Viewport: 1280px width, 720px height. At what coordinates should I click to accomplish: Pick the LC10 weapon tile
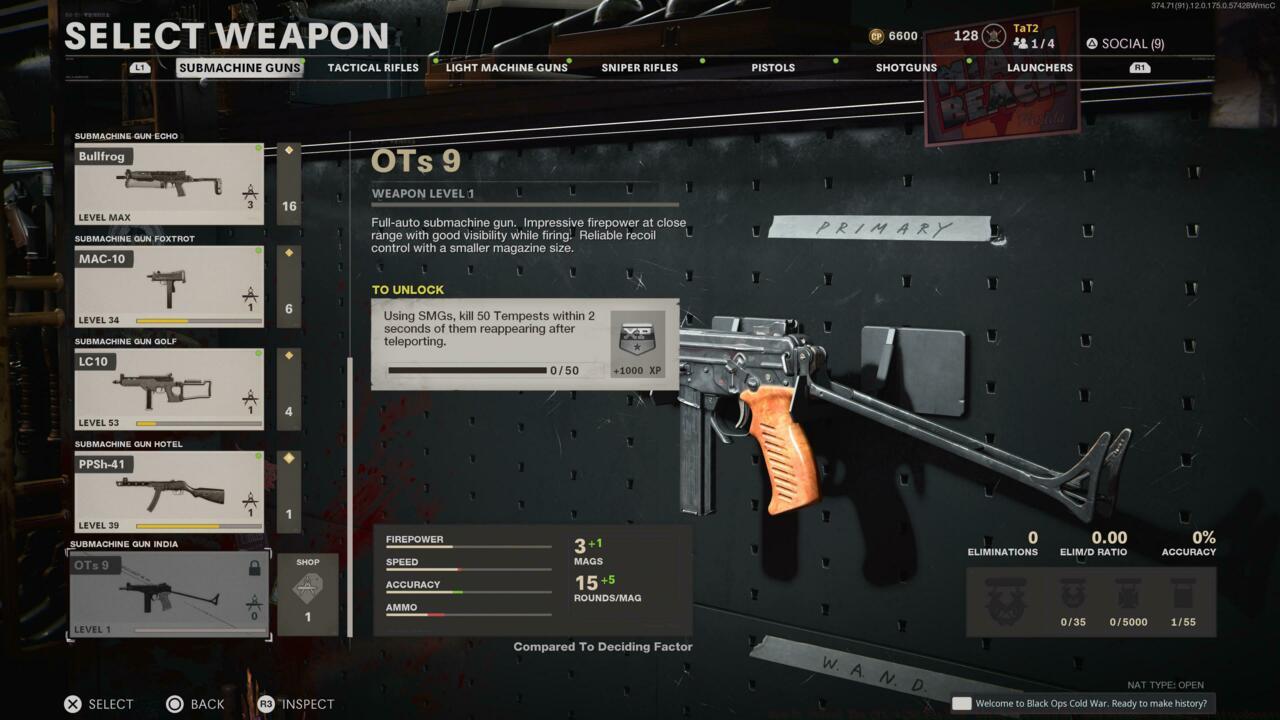(x=169, y=389)
